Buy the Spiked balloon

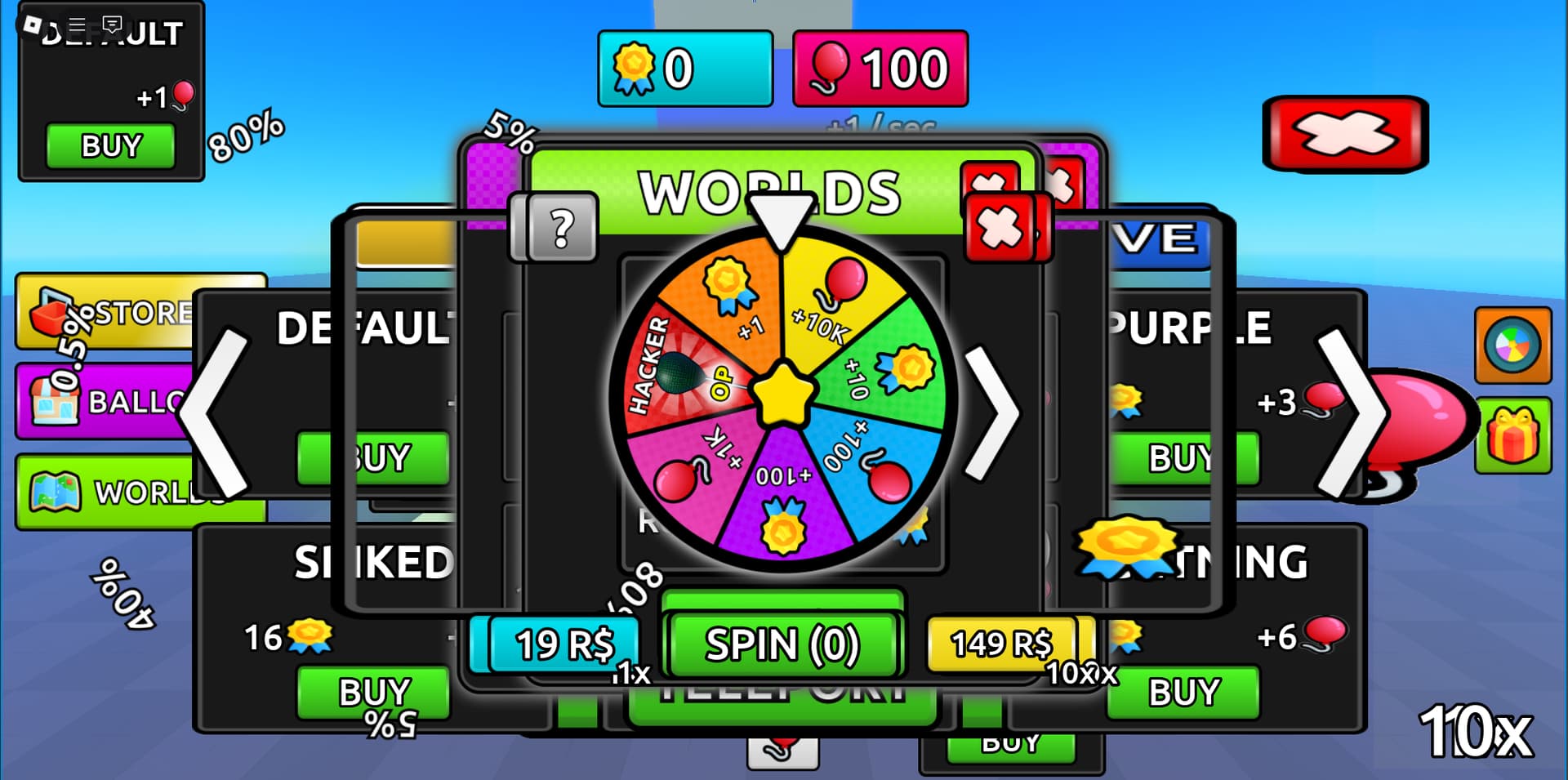[x=373, y=692]
